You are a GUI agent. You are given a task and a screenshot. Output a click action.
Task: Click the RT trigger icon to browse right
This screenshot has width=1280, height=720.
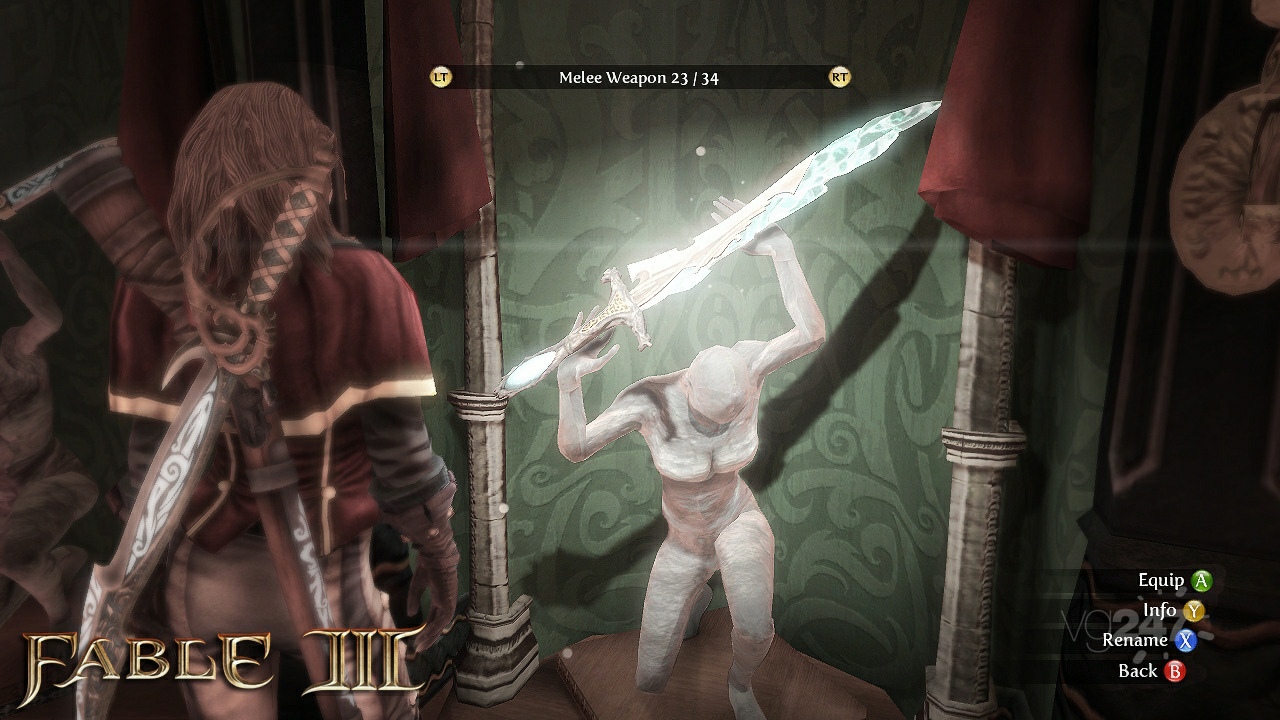point(838,75)
